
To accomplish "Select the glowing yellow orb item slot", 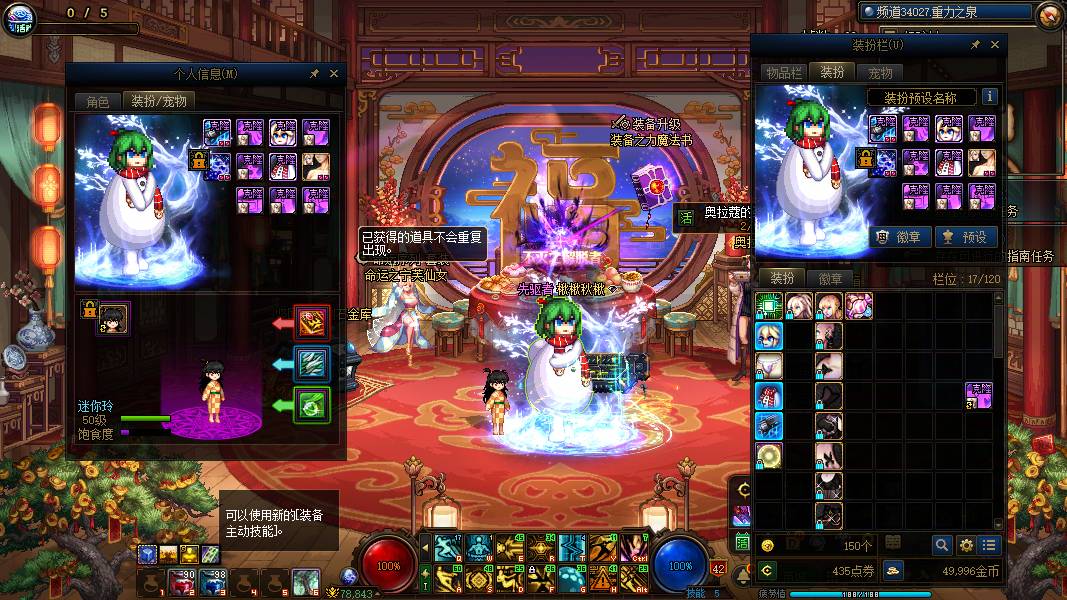I will tap(769, 456).
